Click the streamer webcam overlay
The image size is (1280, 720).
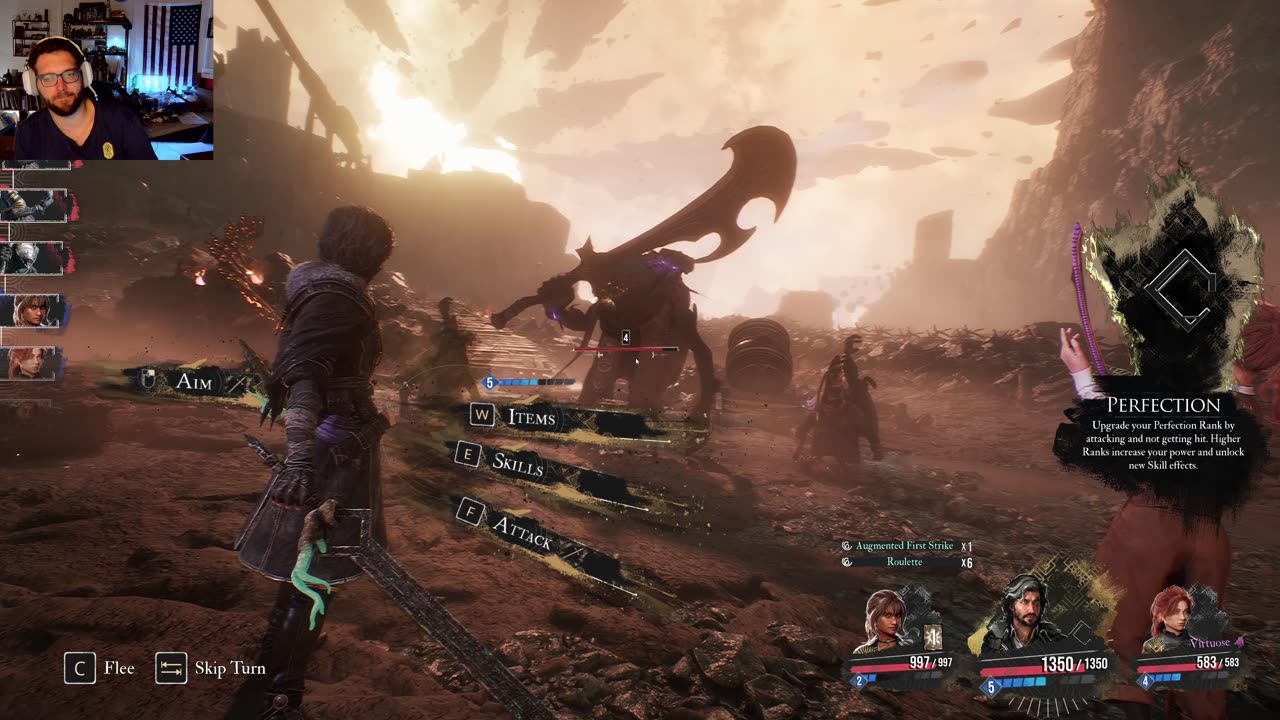click(x=106, y=80)
